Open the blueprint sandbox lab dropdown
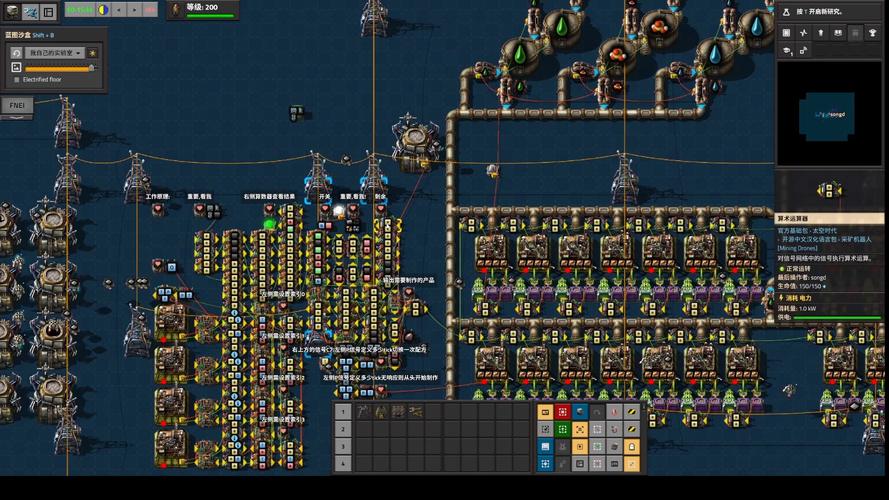Viewport: 889px width, 500px height. coord(54,52)
